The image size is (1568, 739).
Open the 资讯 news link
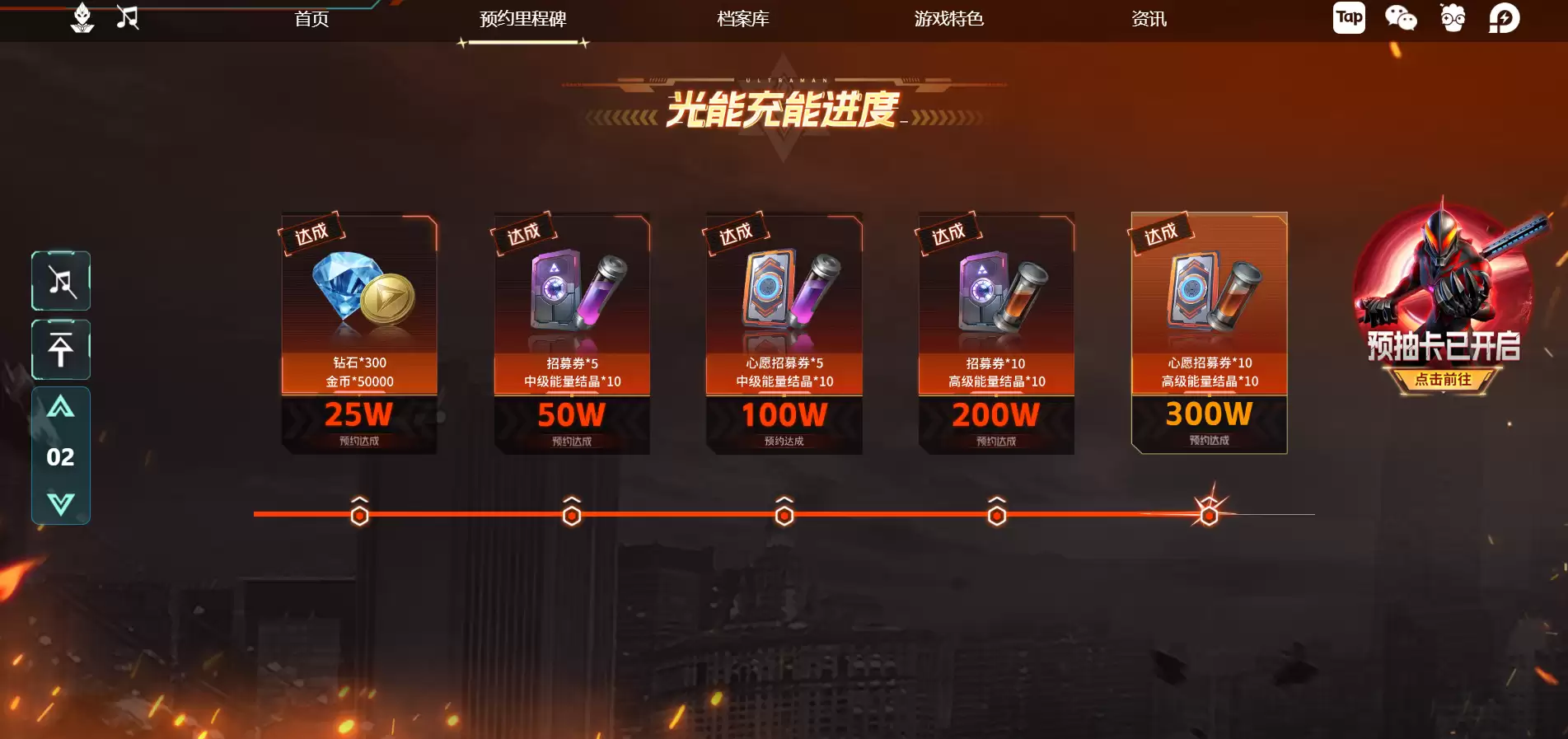point(1148,19)
